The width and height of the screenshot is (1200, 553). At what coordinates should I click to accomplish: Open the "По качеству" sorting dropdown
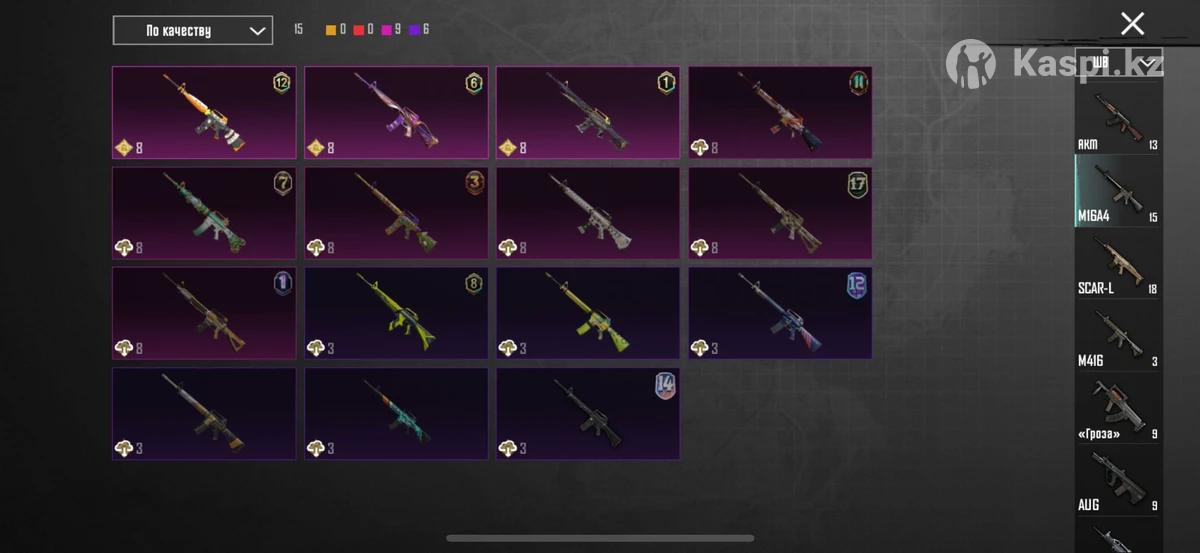pyautogui.click(x=192, y=30)
